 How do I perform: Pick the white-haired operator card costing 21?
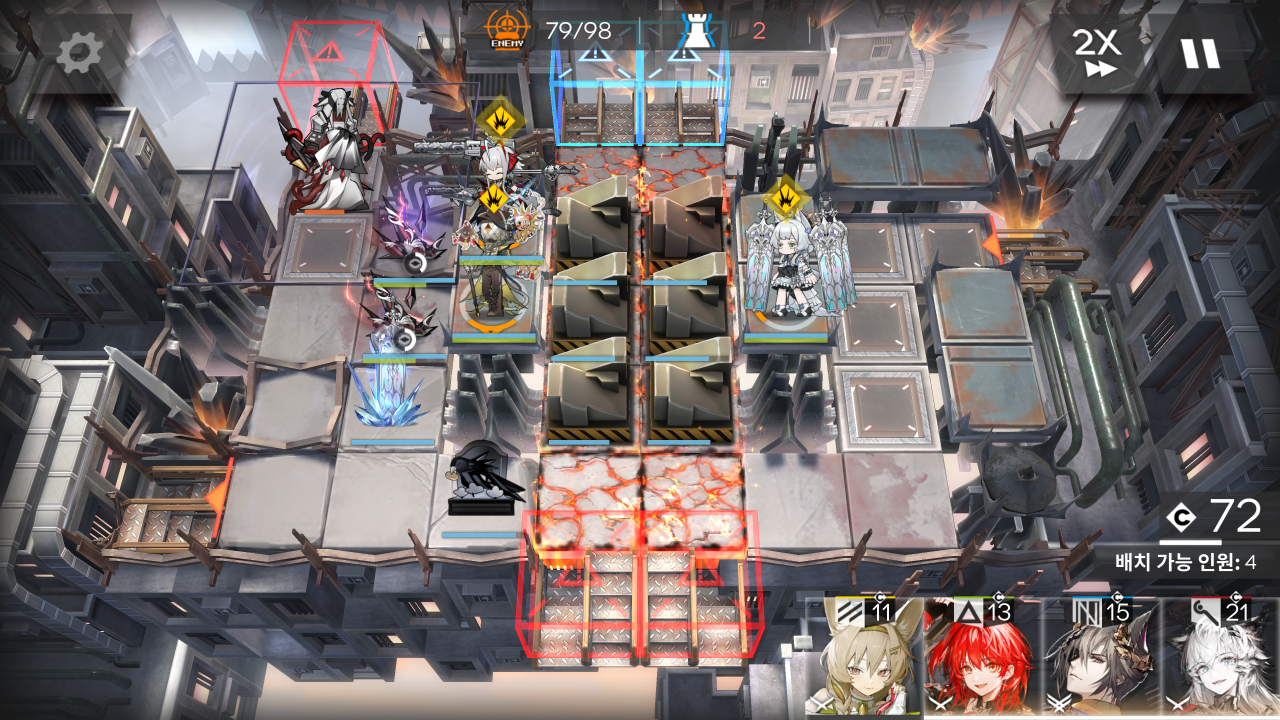(x=1220, y=660)
